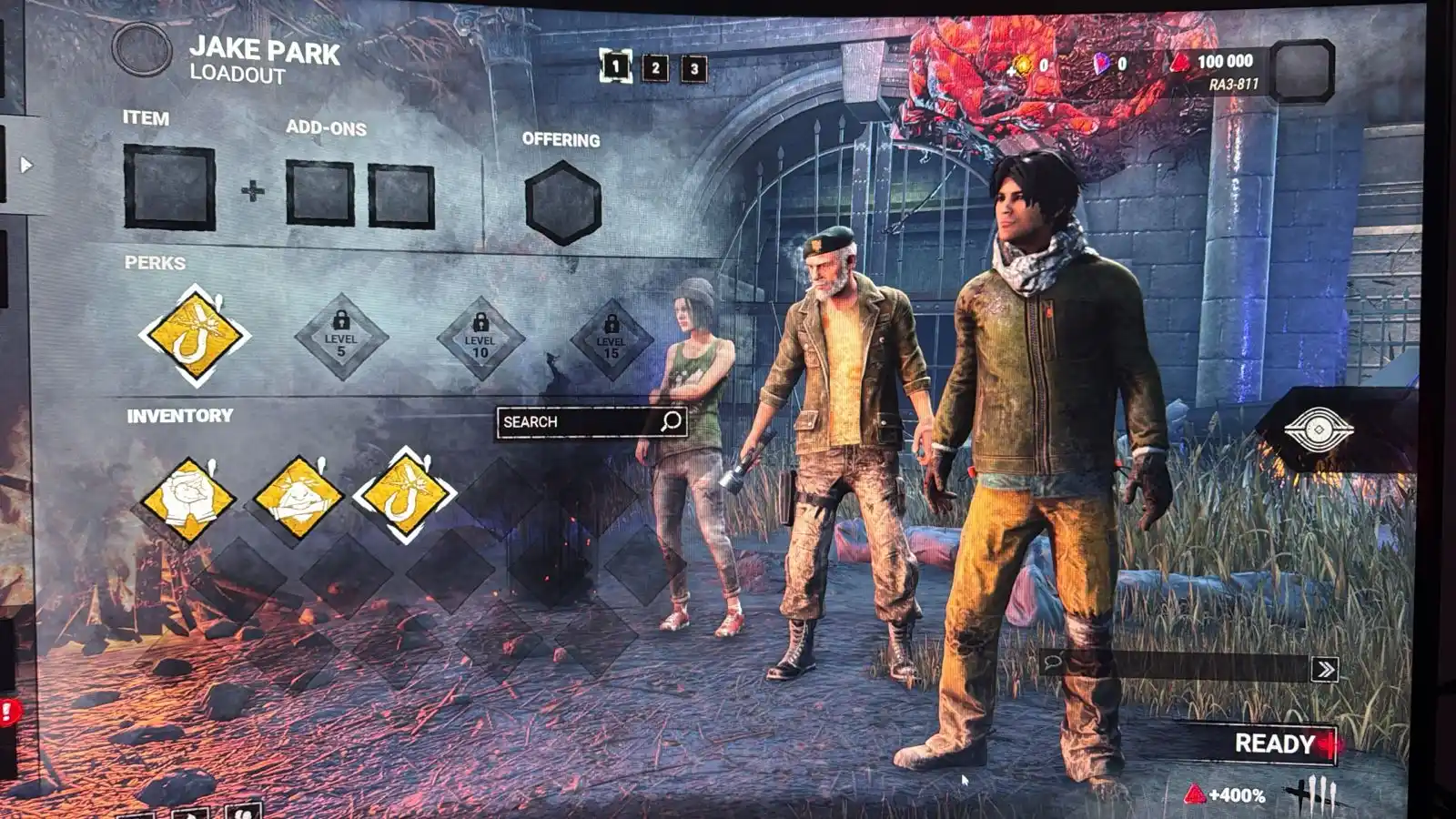Switch to loadout preset 2

[655, 67]
